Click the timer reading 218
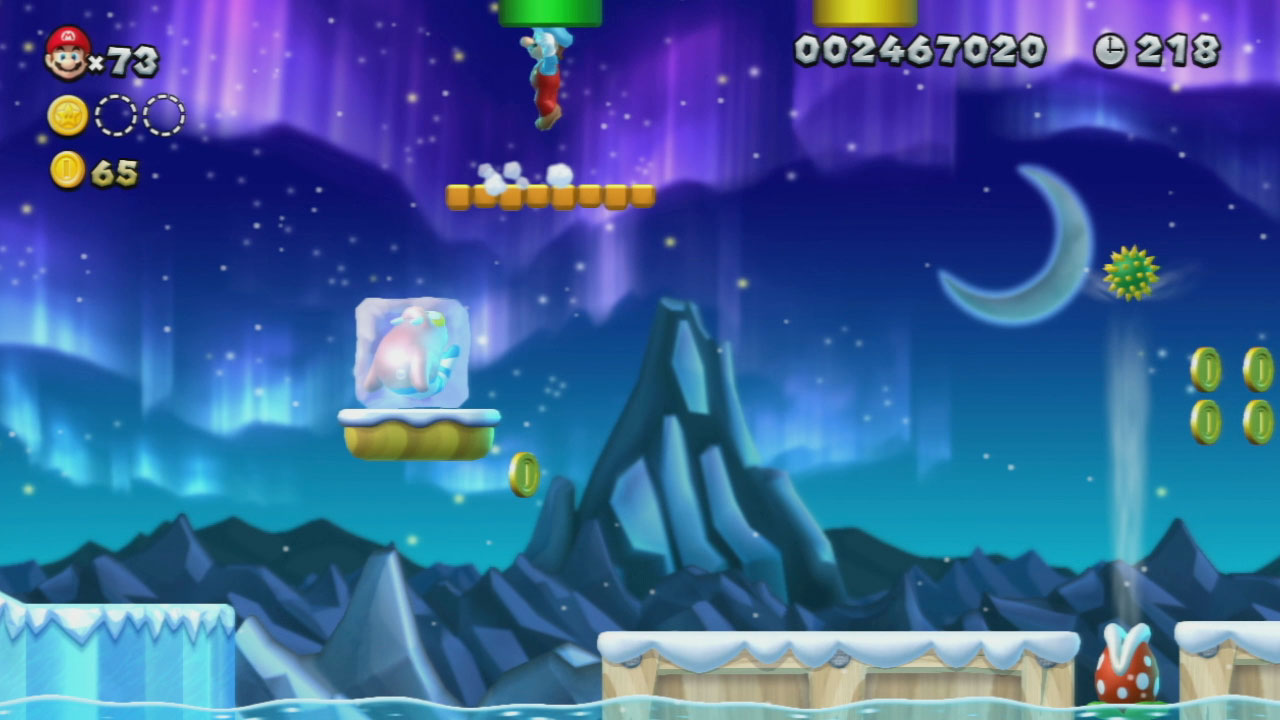 coord(1180,48)
